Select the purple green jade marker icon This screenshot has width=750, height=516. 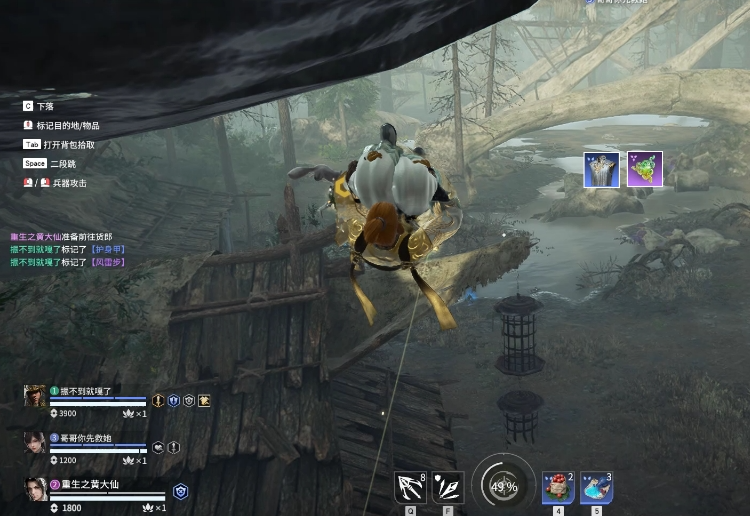[645, 170]
